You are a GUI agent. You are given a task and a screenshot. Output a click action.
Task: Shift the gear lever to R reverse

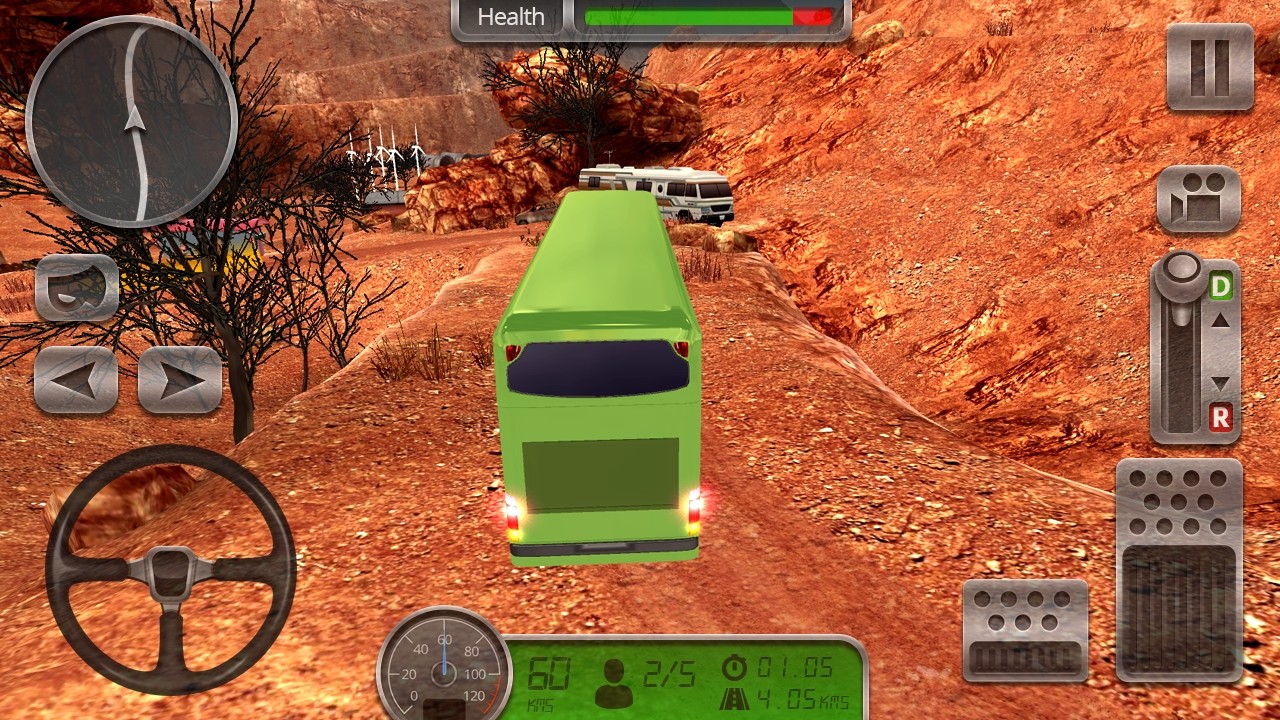1220,419
